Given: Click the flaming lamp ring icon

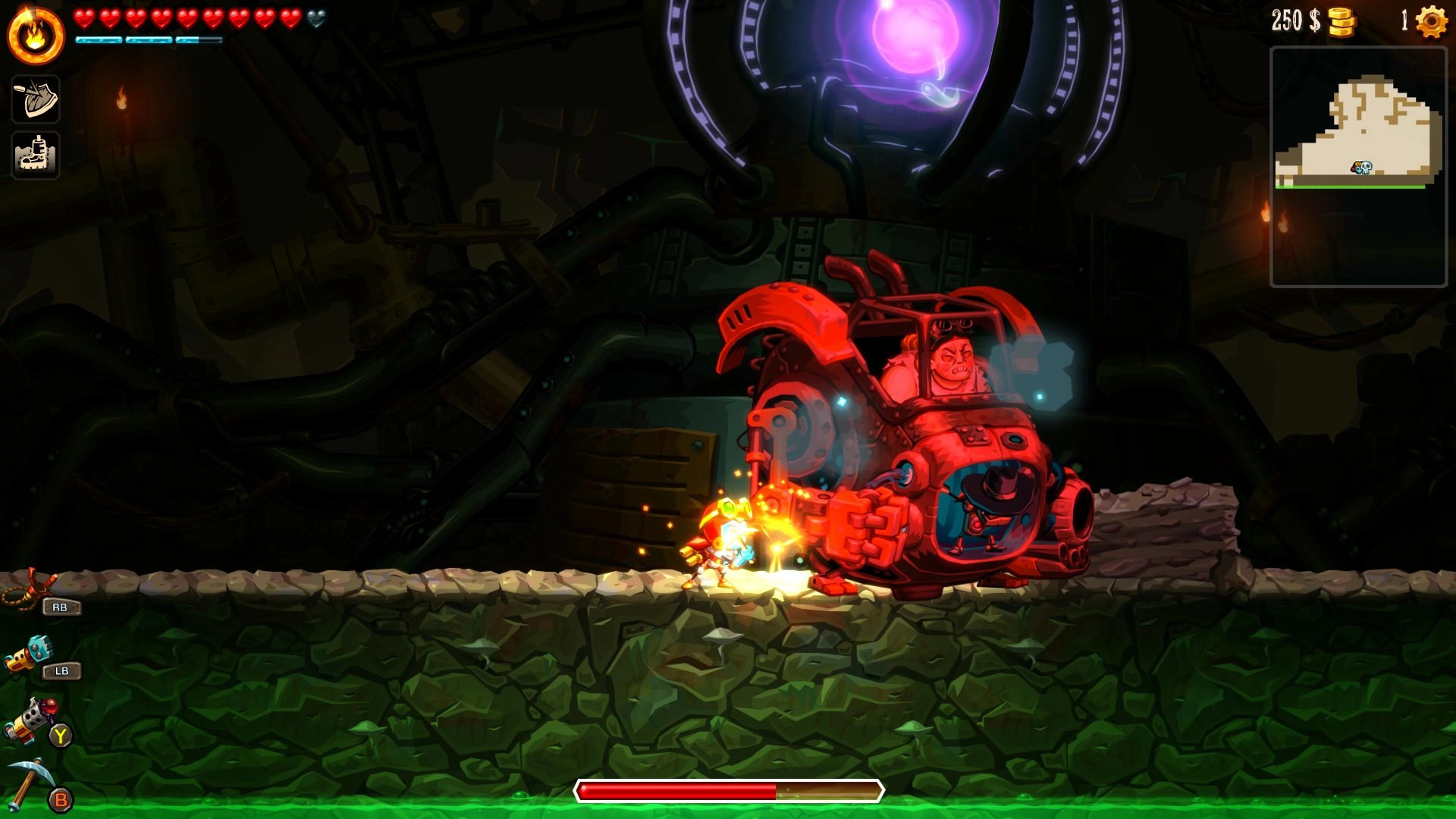Looking at the screenshot, I should point(36,36).
